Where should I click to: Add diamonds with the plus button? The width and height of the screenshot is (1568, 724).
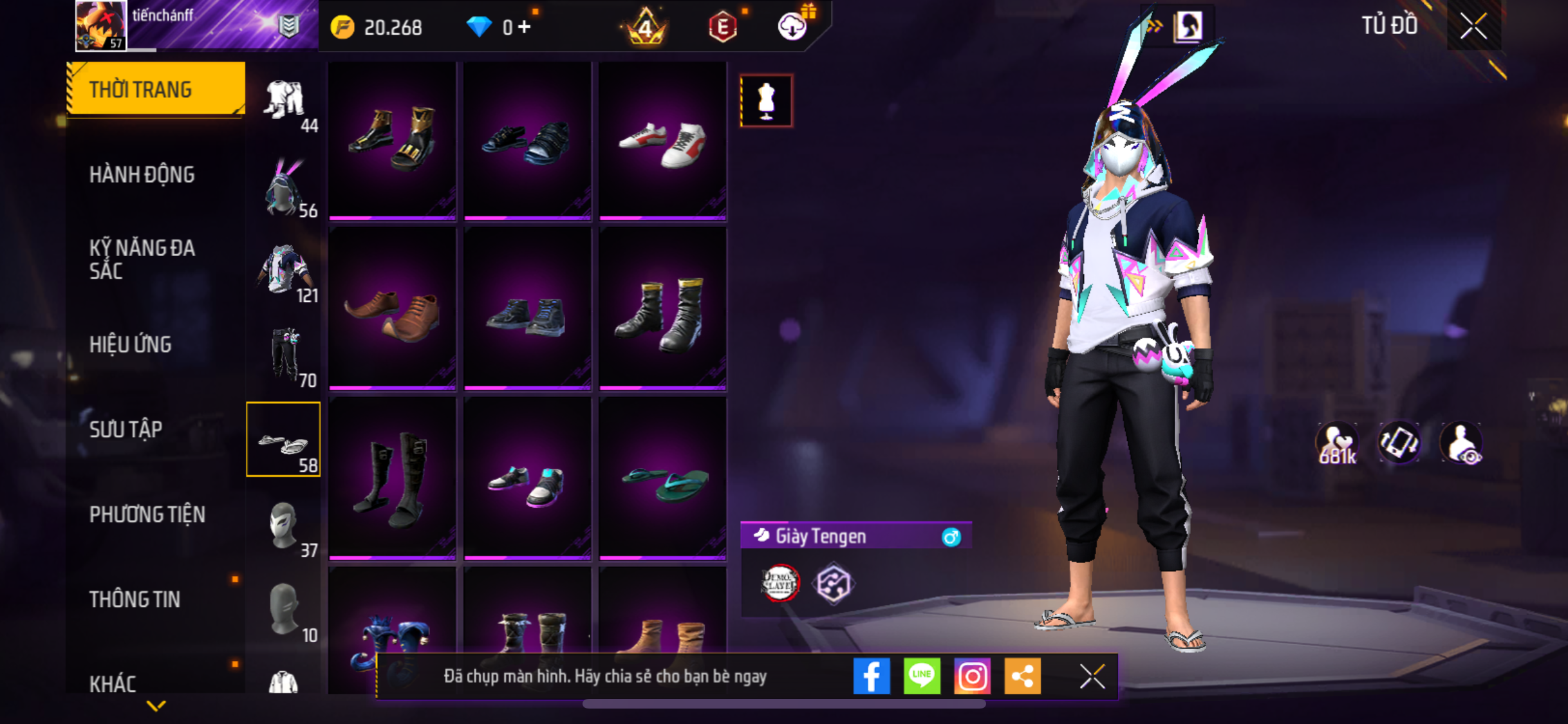(x=525, y=27)
